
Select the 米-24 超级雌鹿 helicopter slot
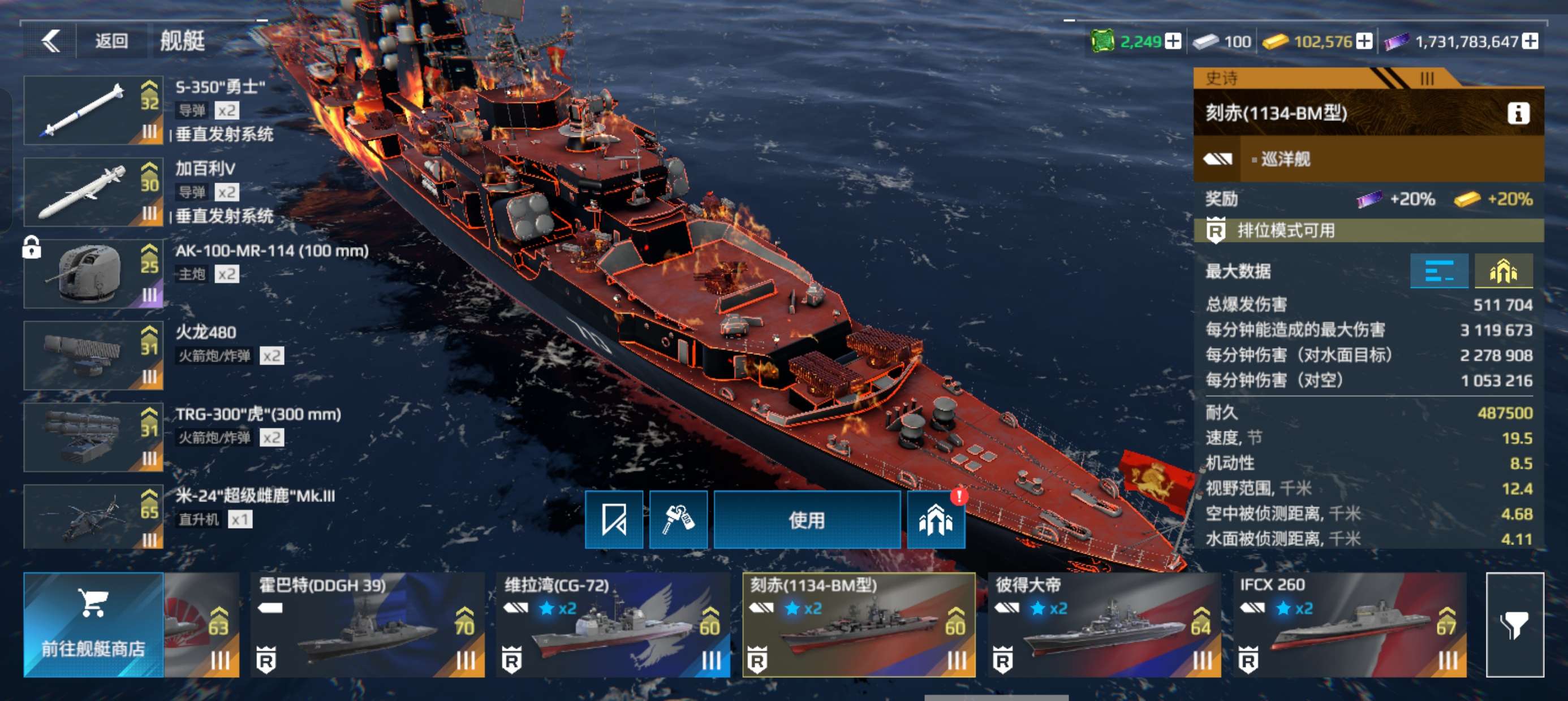(x=93, y=517)
